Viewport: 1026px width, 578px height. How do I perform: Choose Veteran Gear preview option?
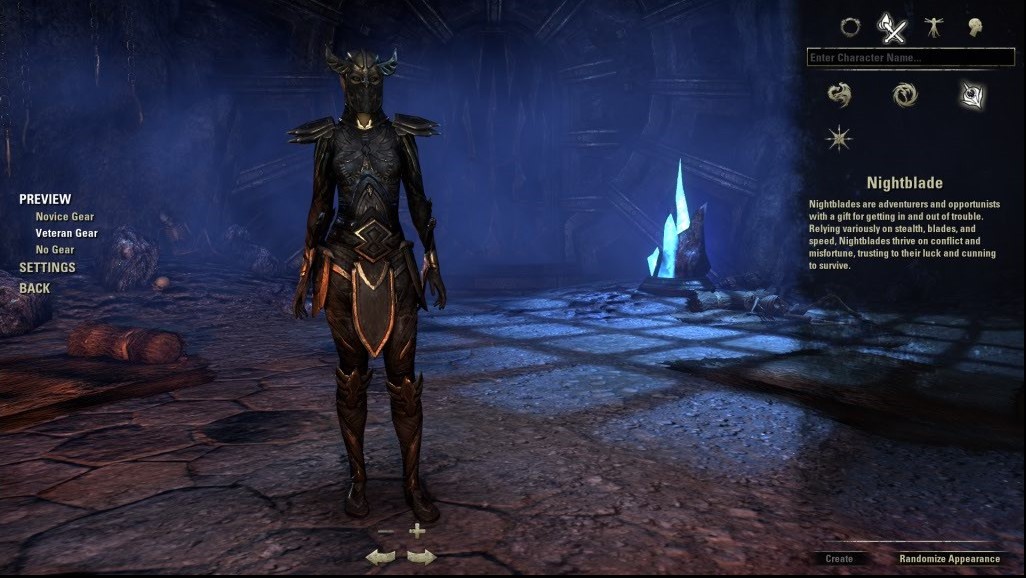(x=66, y=233)
